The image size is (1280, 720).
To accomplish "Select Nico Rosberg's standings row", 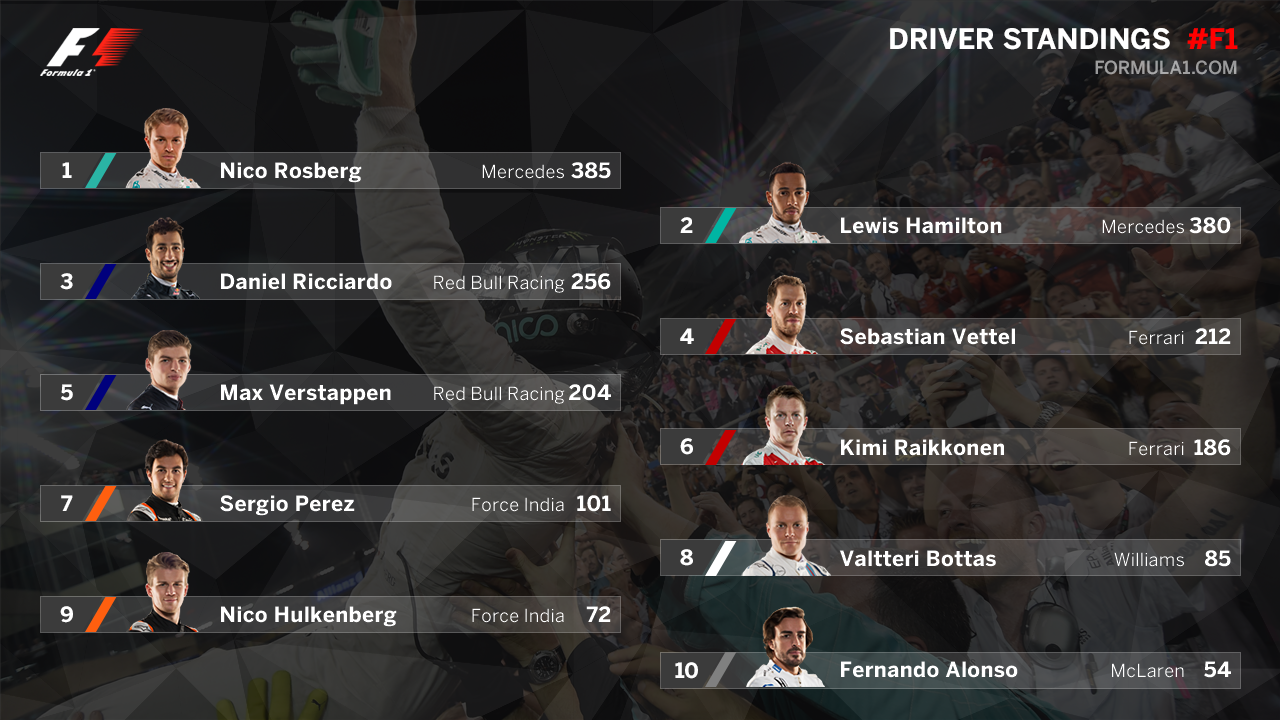I will point(330,171).
